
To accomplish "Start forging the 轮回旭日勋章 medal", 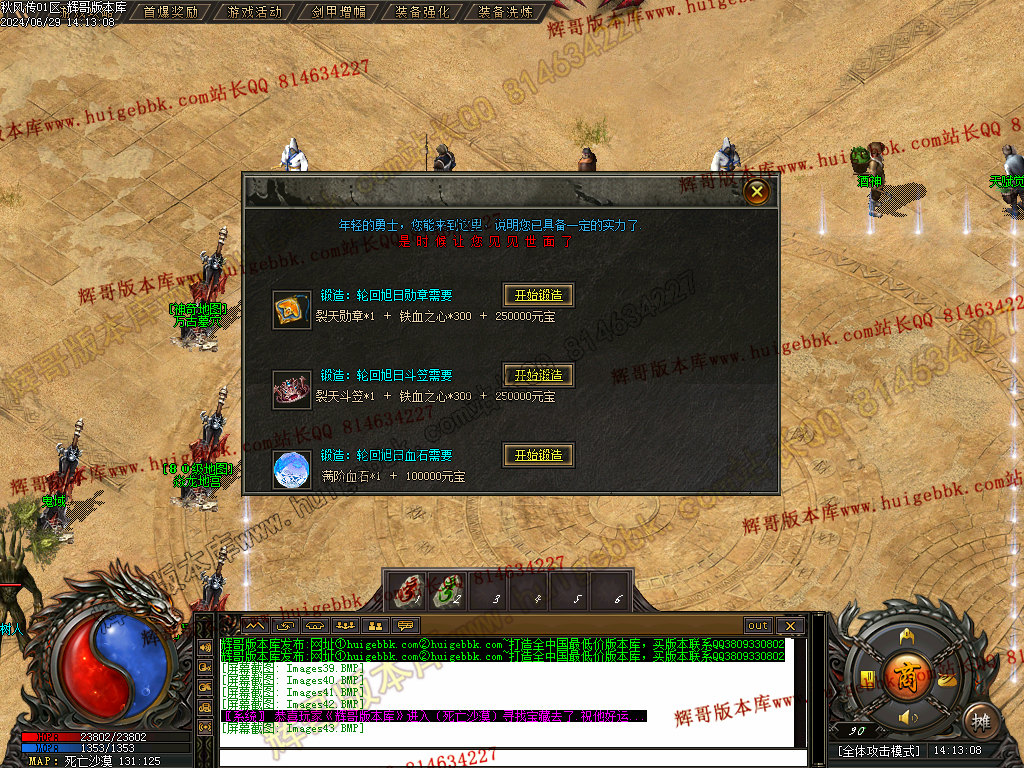I will [538, 295].
